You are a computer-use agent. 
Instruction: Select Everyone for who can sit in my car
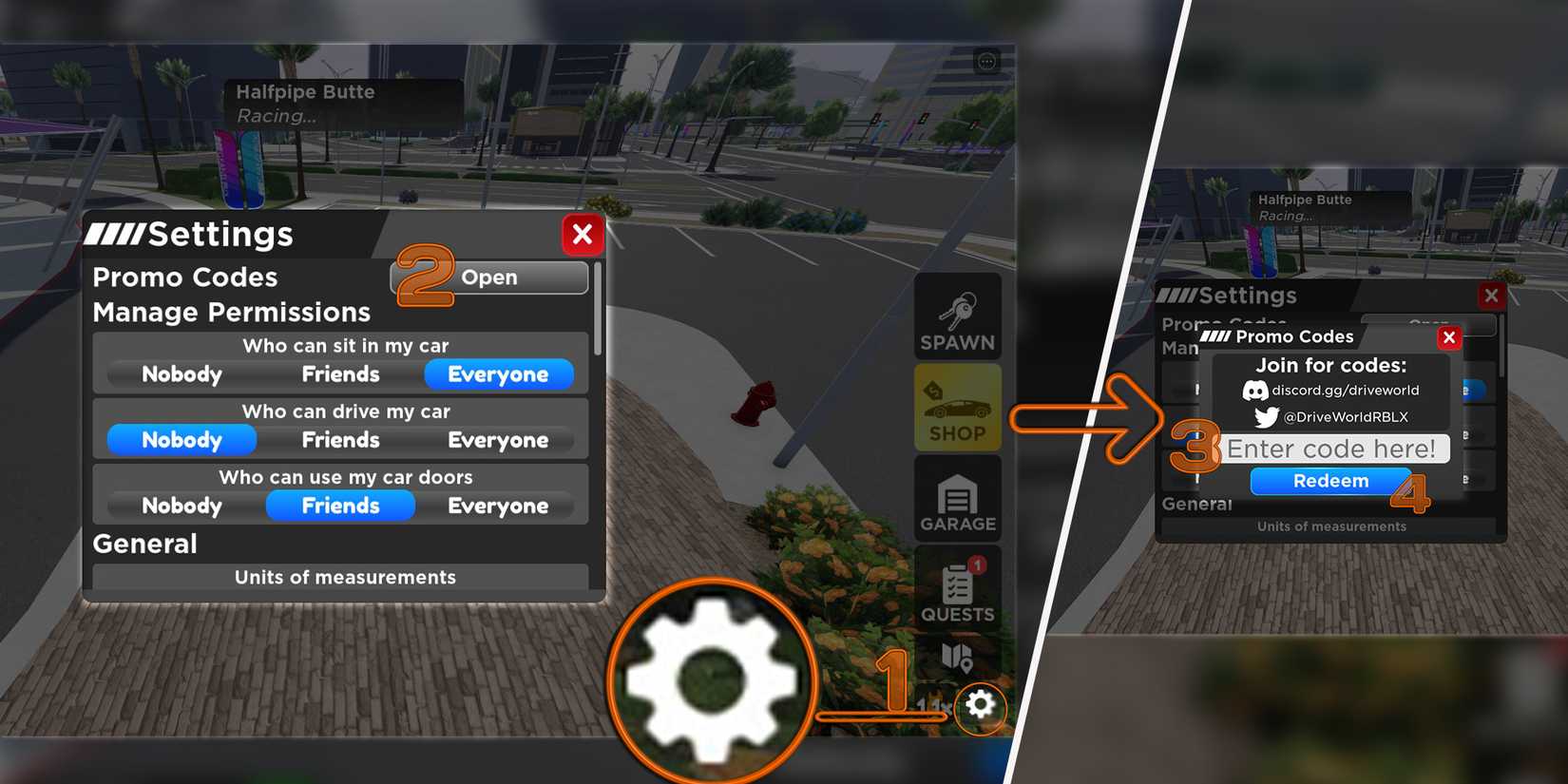[x=499, y=374]
